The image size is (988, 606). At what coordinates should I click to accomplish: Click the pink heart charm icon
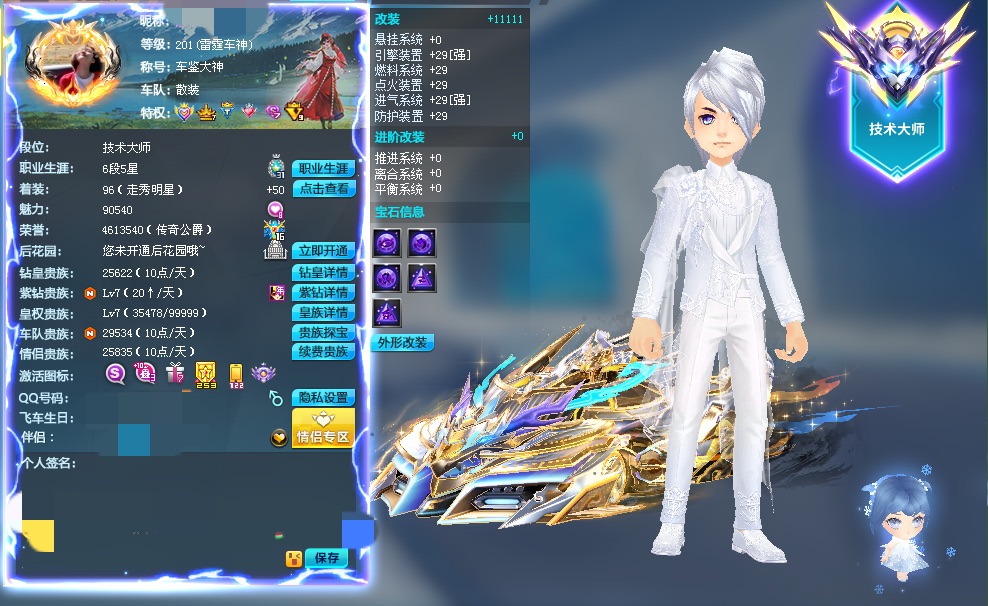pos(275,209)
